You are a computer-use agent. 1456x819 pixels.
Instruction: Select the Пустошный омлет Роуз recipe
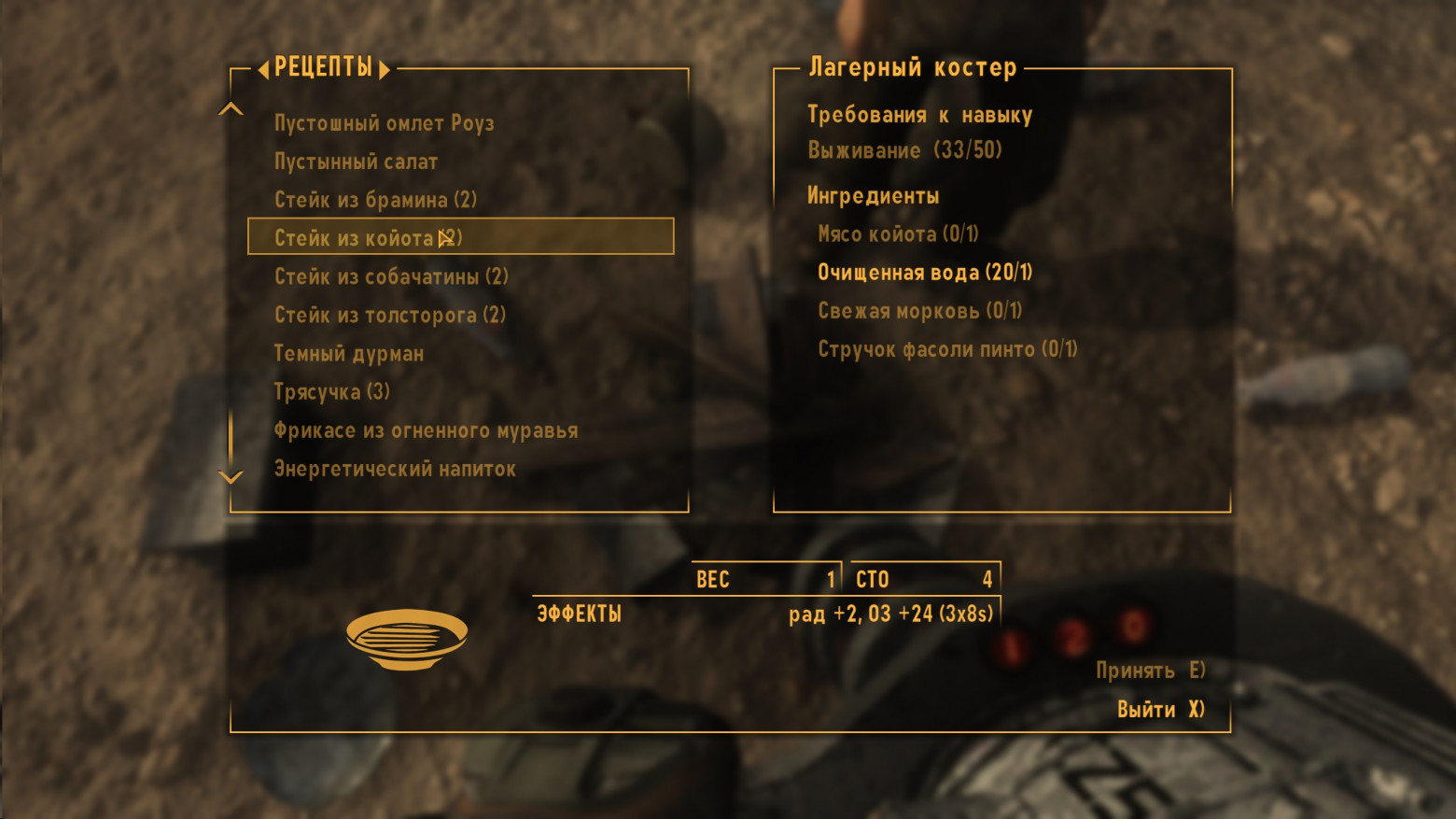(x=384, y=122)
